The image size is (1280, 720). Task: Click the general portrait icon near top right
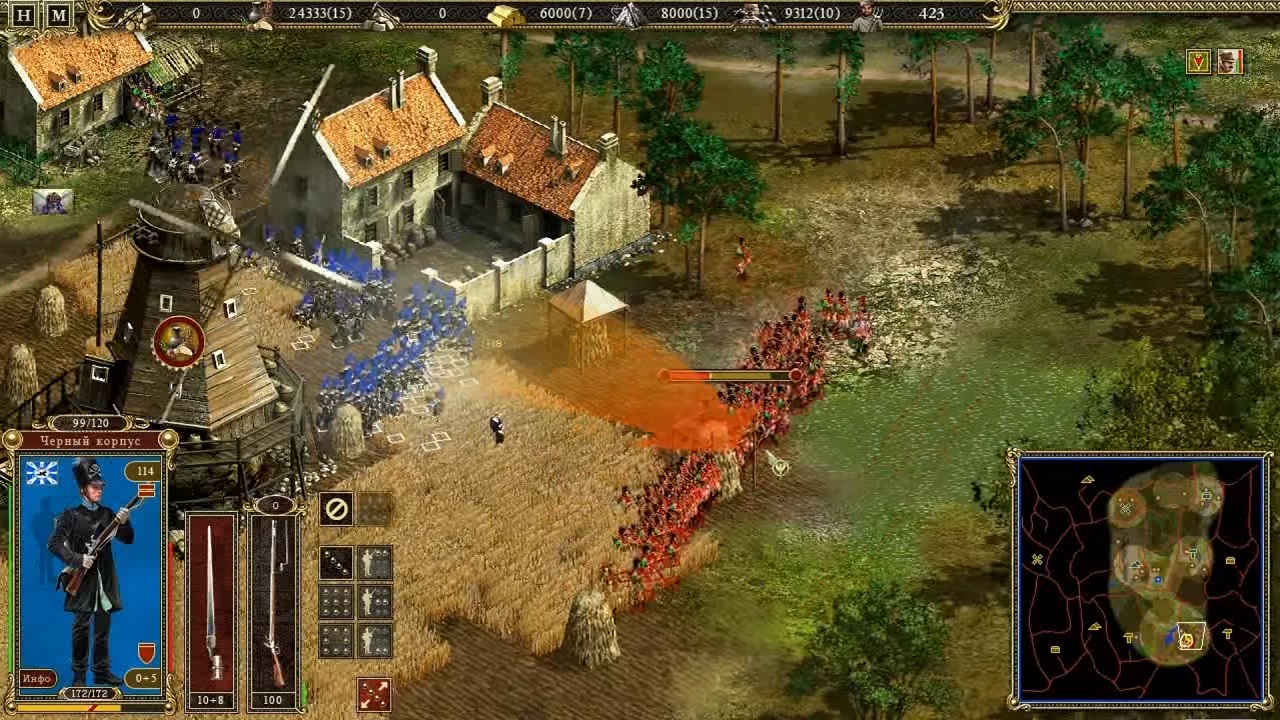(1229, 62)
